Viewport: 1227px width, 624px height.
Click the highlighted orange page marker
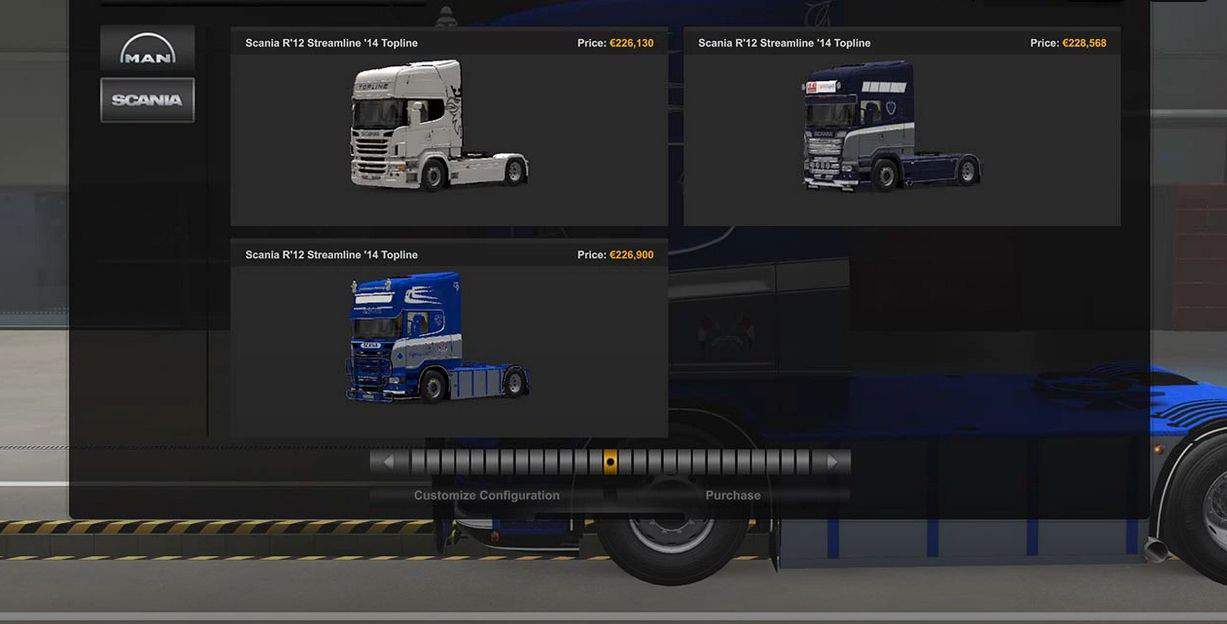[x=610, y=462]
